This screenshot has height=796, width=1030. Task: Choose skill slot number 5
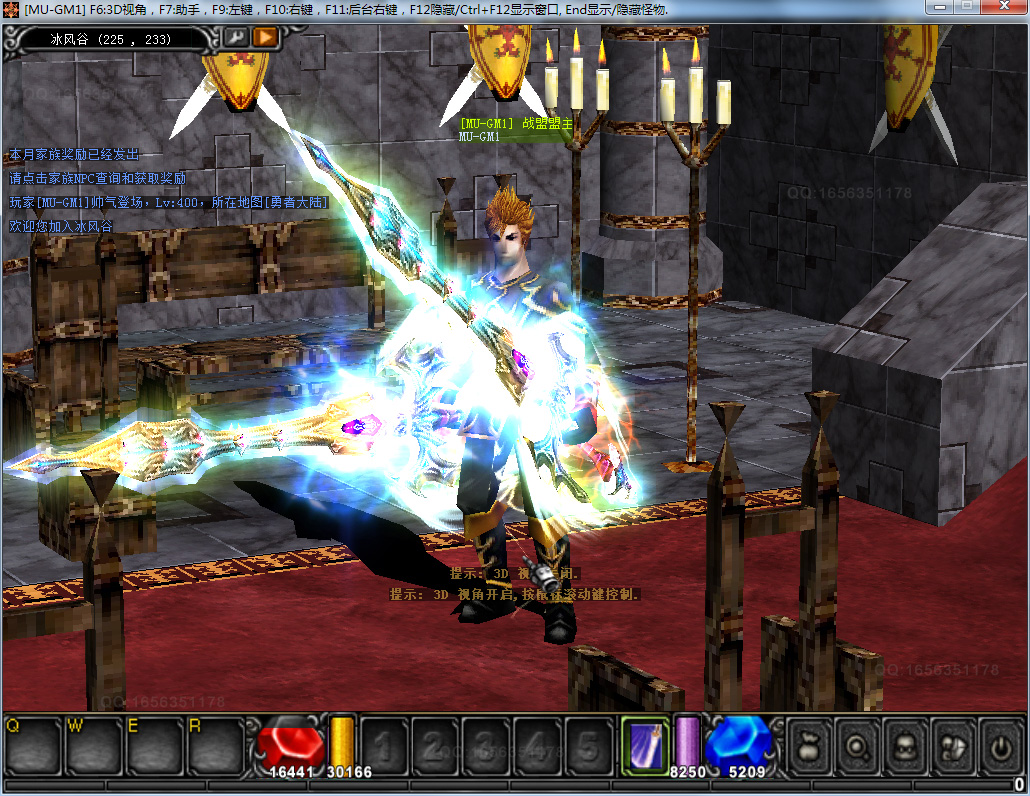[x=589, y=746]
